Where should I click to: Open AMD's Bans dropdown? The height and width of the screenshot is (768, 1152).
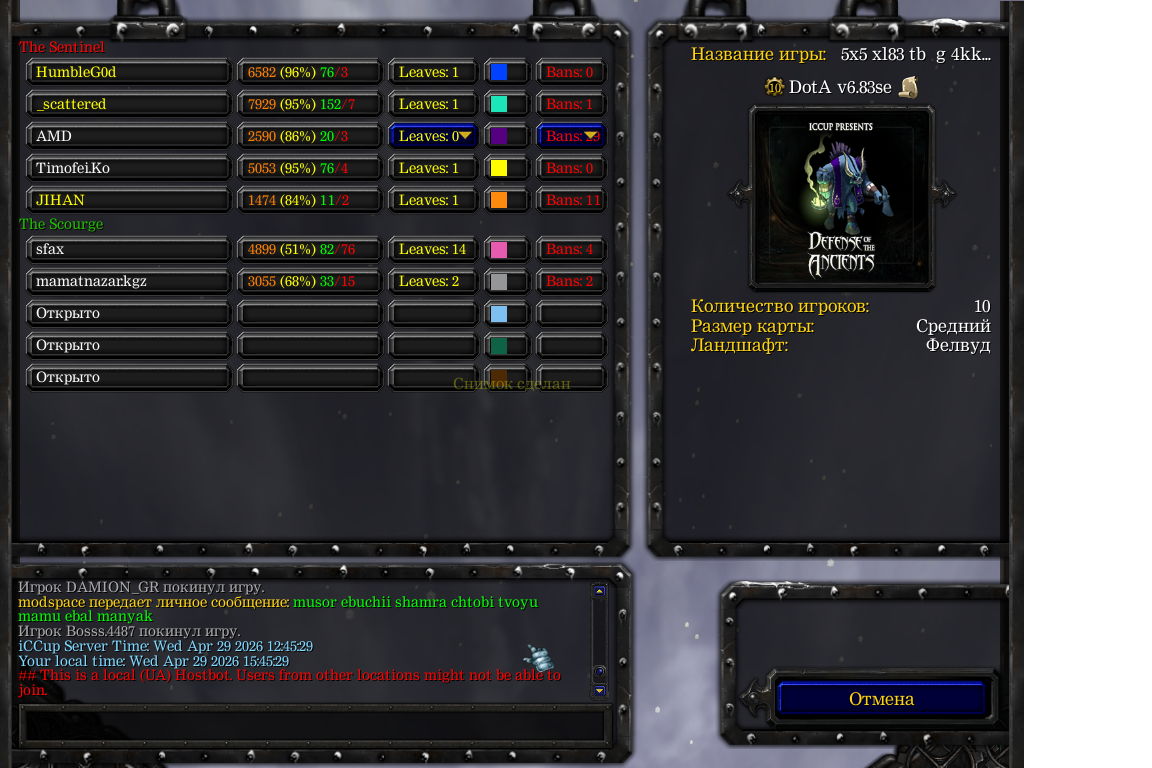click(x=572, y=136)
